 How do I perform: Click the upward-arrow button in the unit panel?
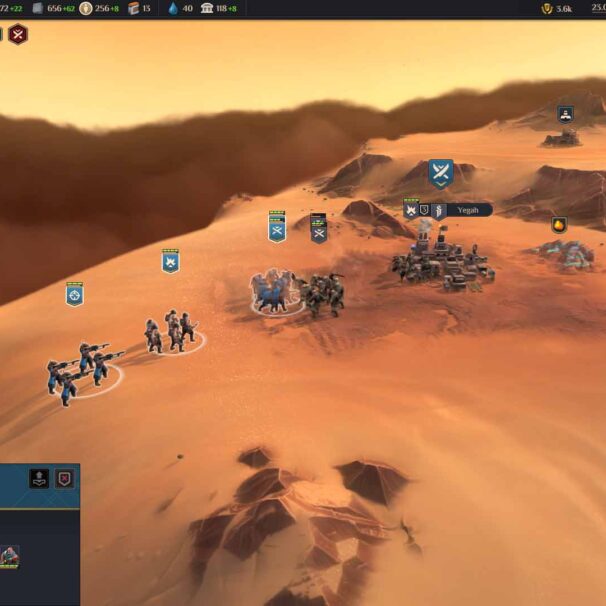39,478
